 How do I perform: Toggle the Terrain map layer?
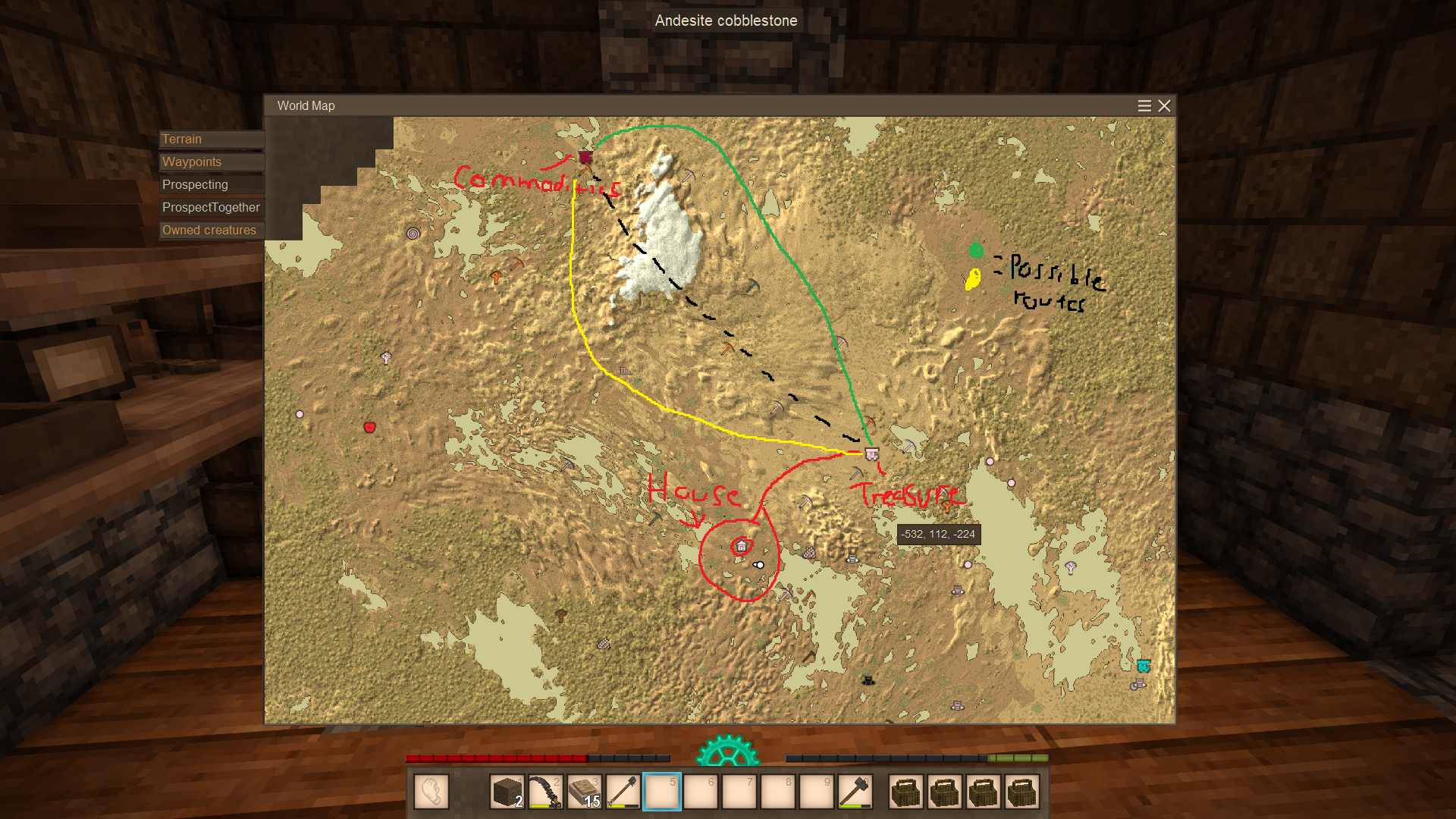211,140
